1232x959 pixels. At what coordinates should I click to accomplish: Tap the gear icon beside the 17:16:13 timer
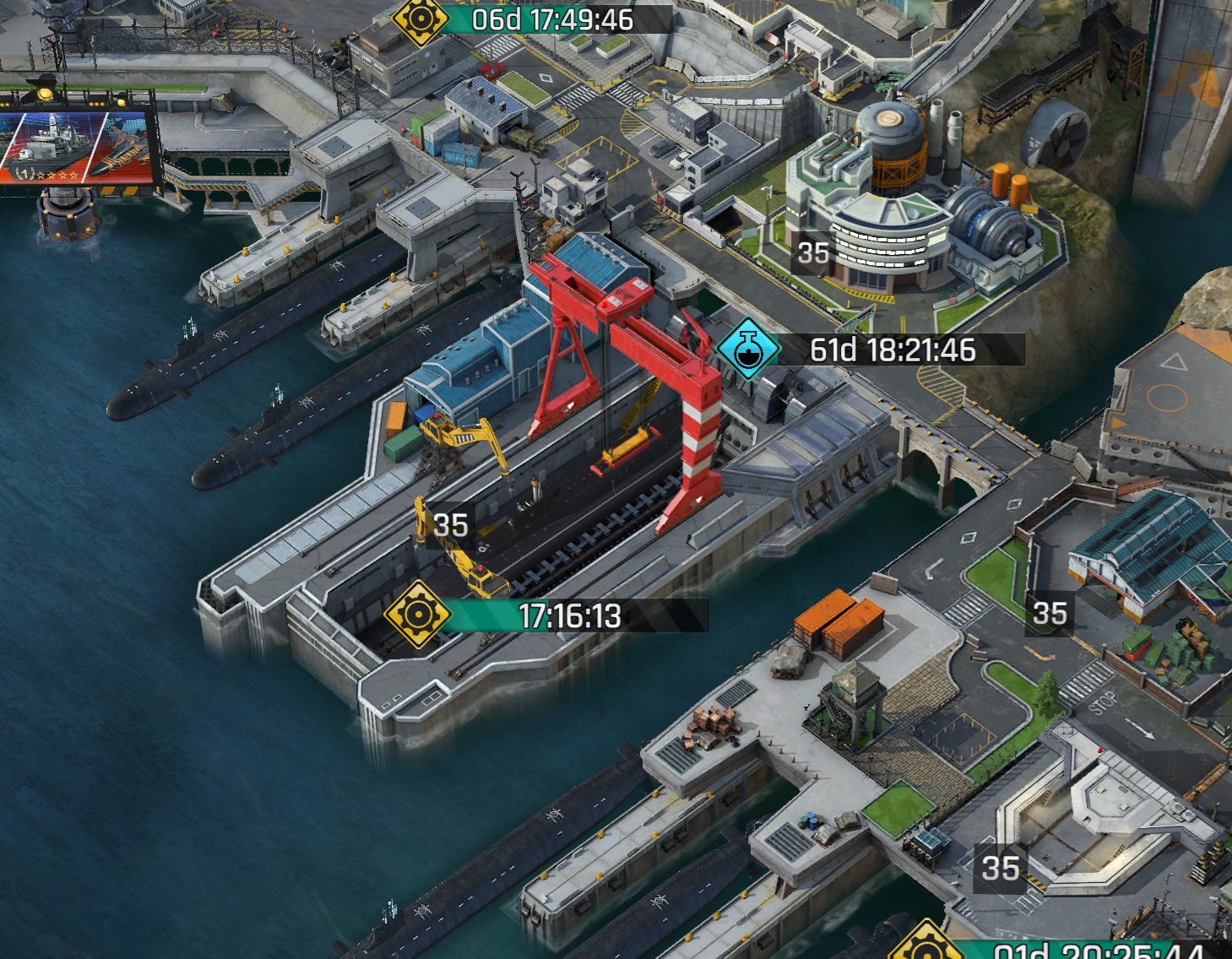tap(415, 615)
